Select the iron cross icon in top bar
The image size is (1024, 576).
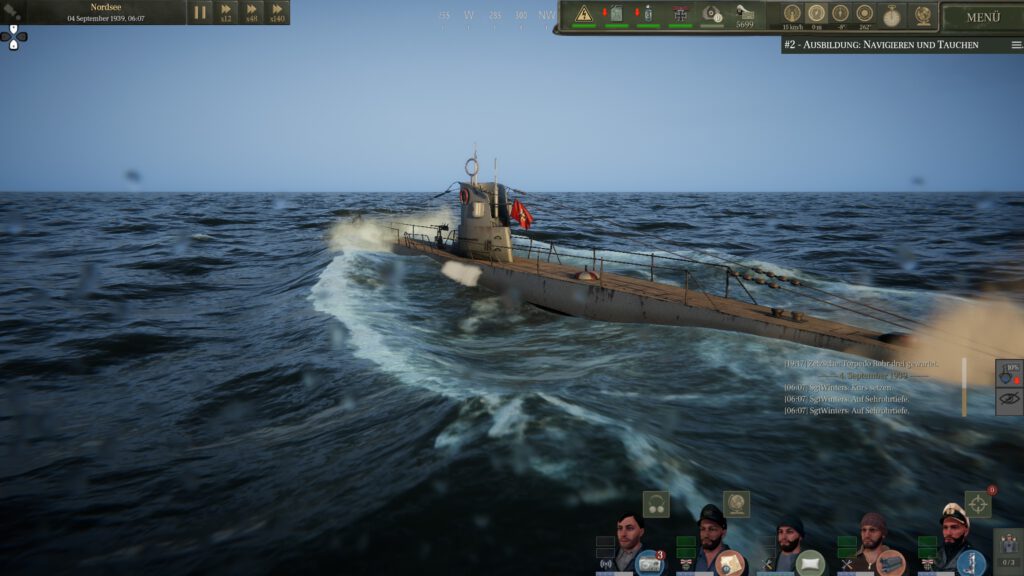[681, 14]
